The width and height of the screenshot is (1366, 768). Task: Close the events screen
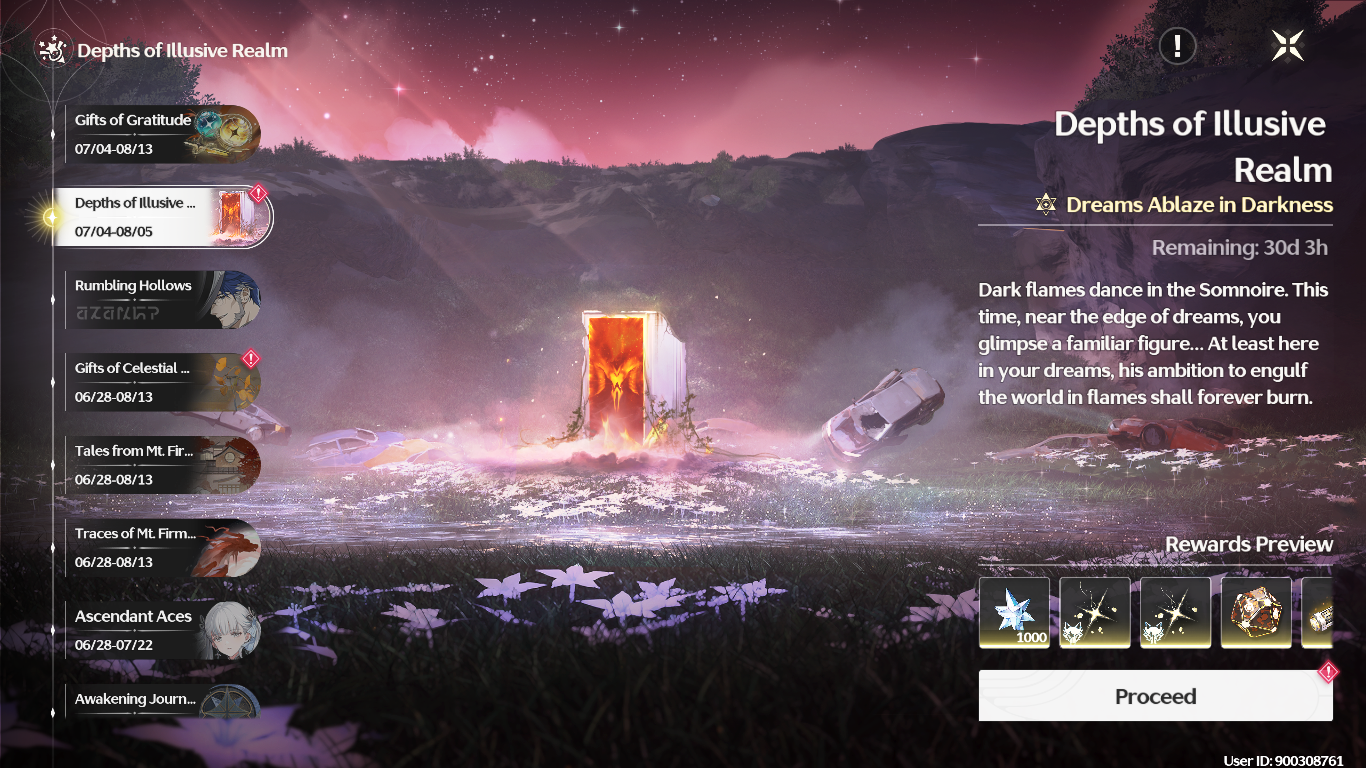coord(1287,45)
